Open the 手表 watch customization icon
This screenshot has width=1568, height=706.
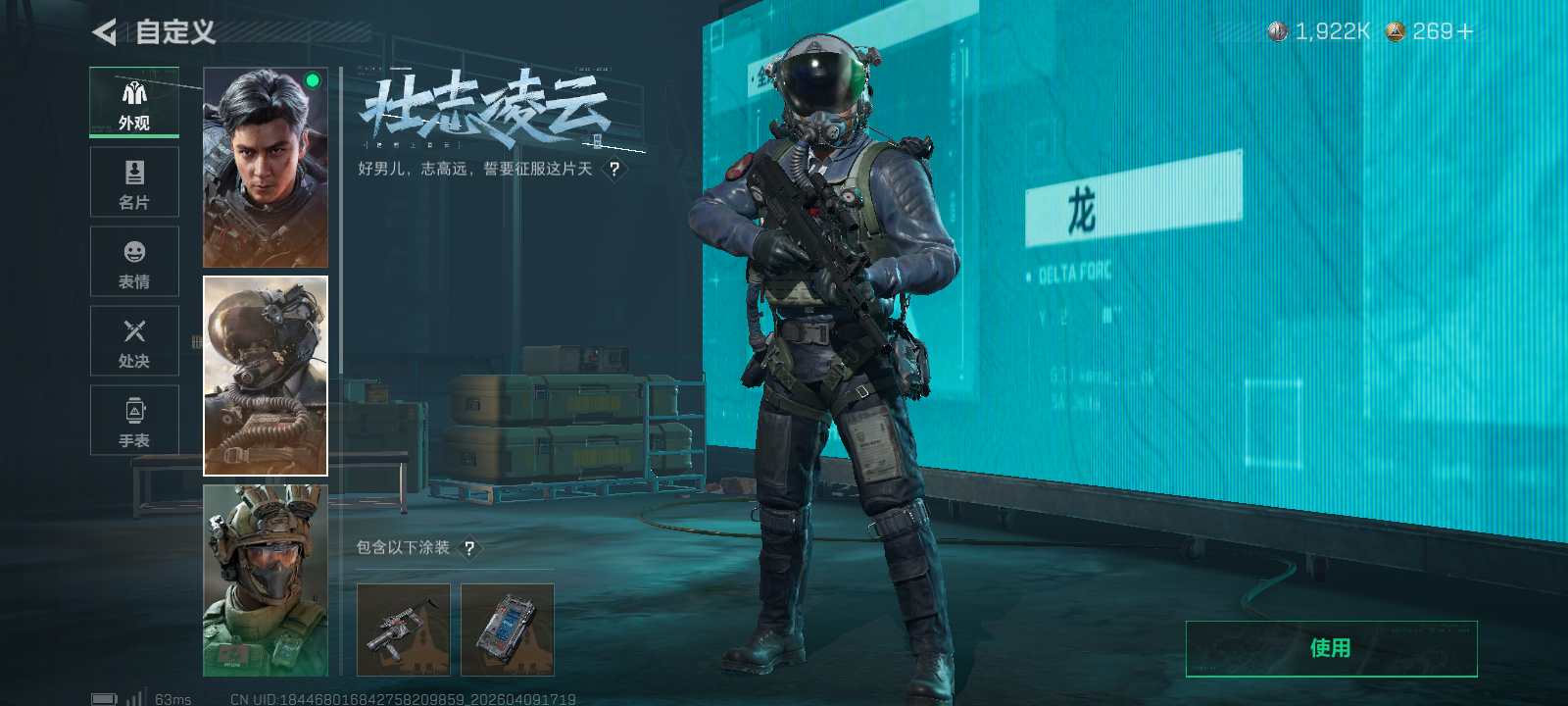pyautogui.click(x=134, y=420)
